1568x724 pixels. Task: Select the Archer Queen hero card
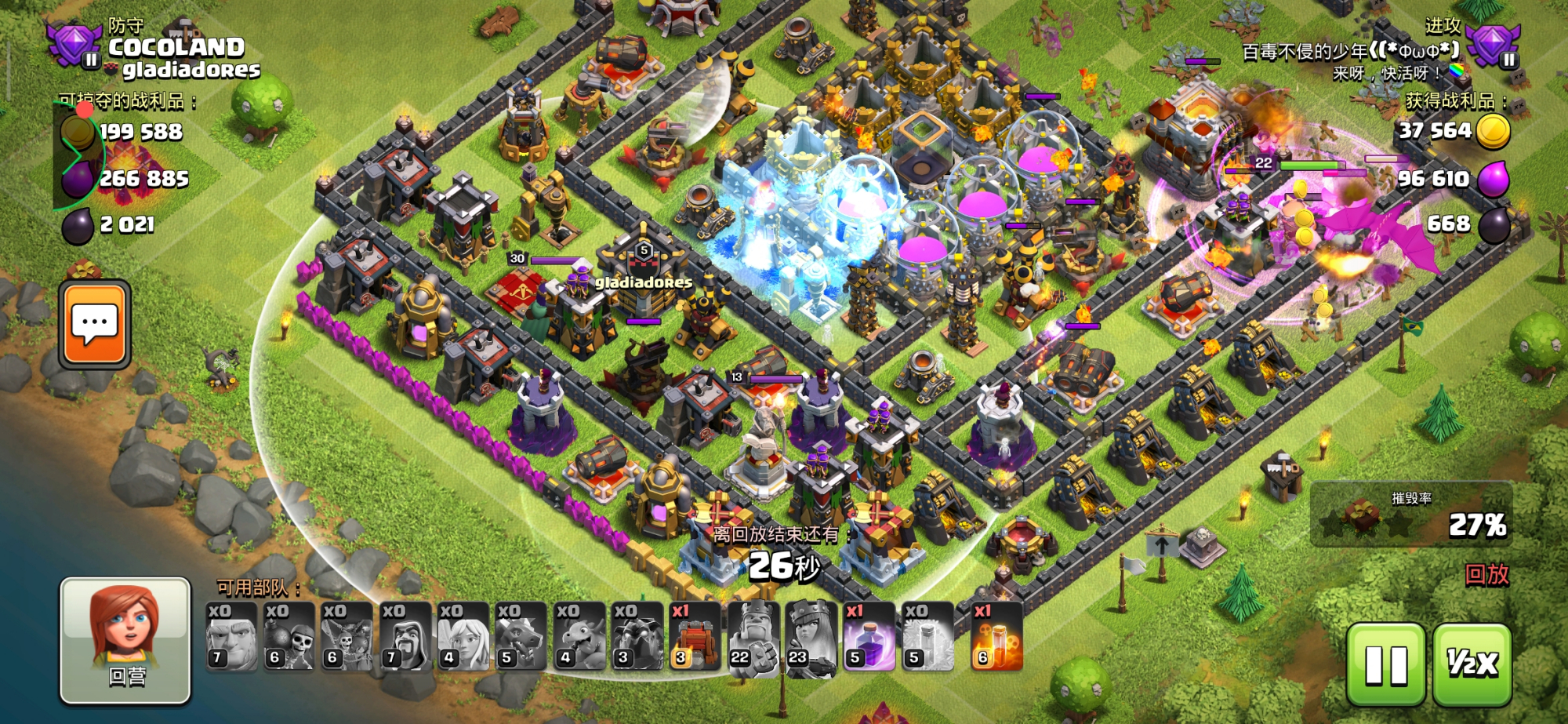(x=811, y=636)
